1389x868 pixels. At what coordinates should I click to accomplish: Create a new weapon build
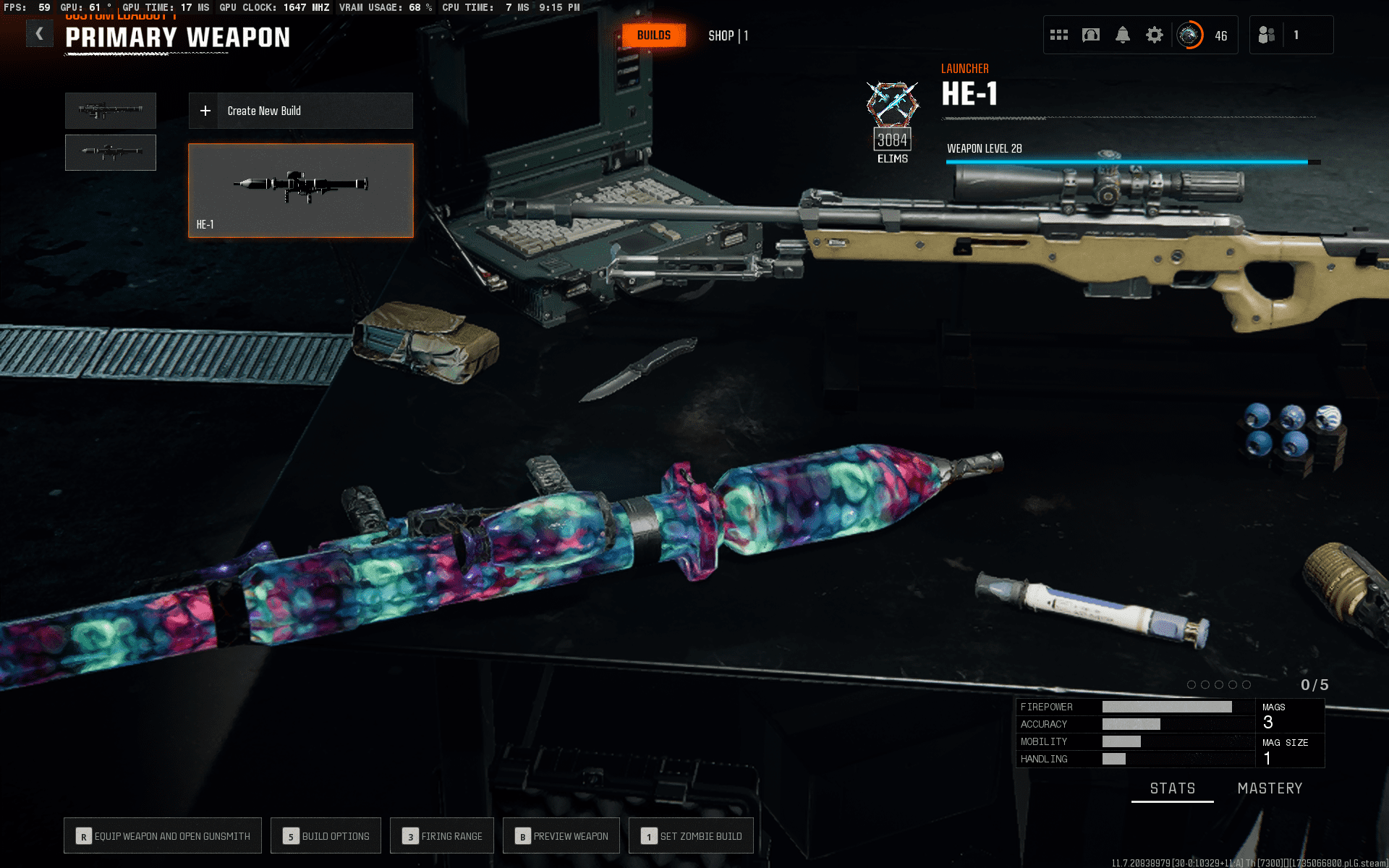pyautogui.click(x=300, y=111)
